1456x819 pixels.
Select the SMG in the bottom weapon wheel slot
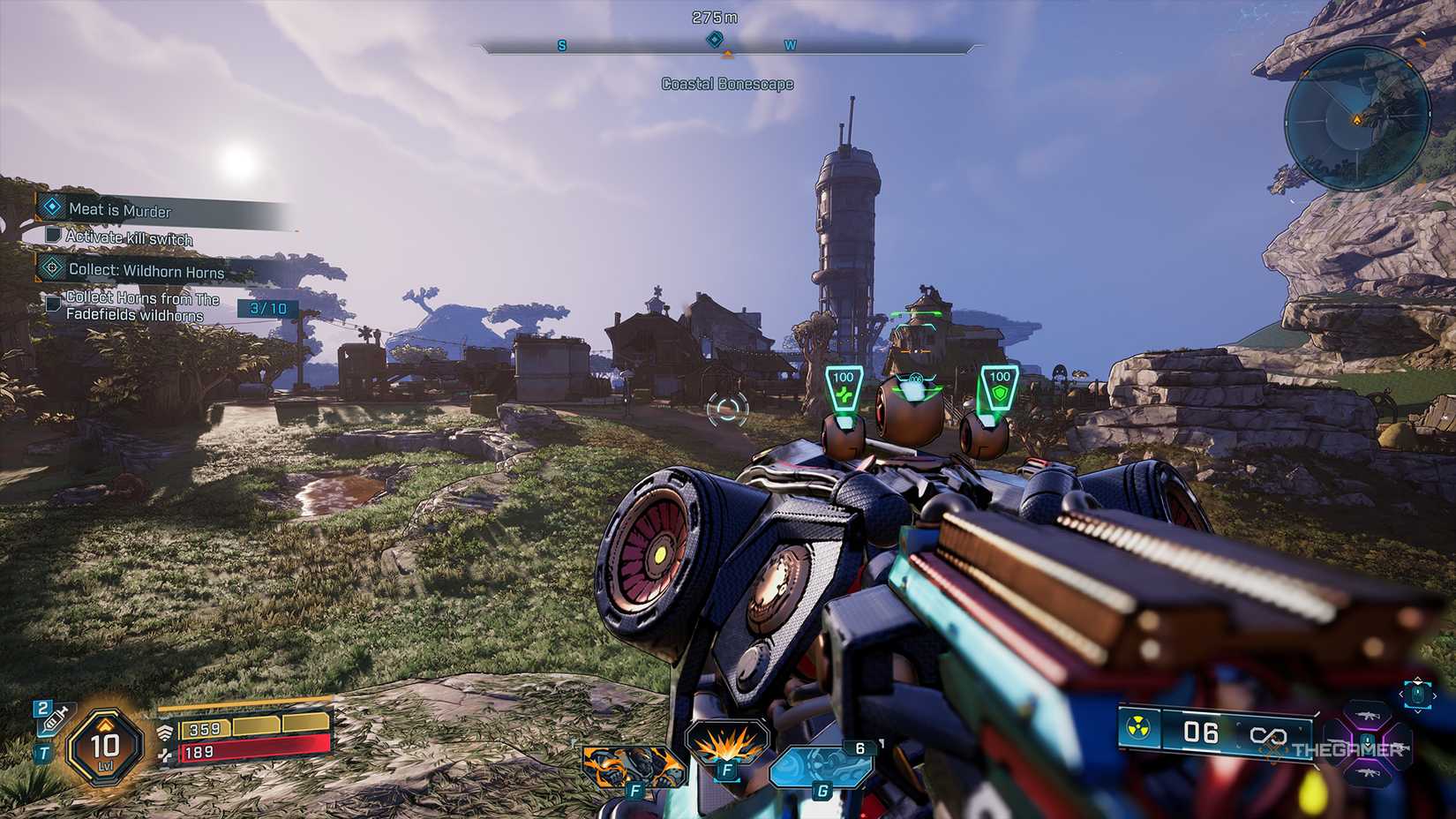(x=1368, y=773)
